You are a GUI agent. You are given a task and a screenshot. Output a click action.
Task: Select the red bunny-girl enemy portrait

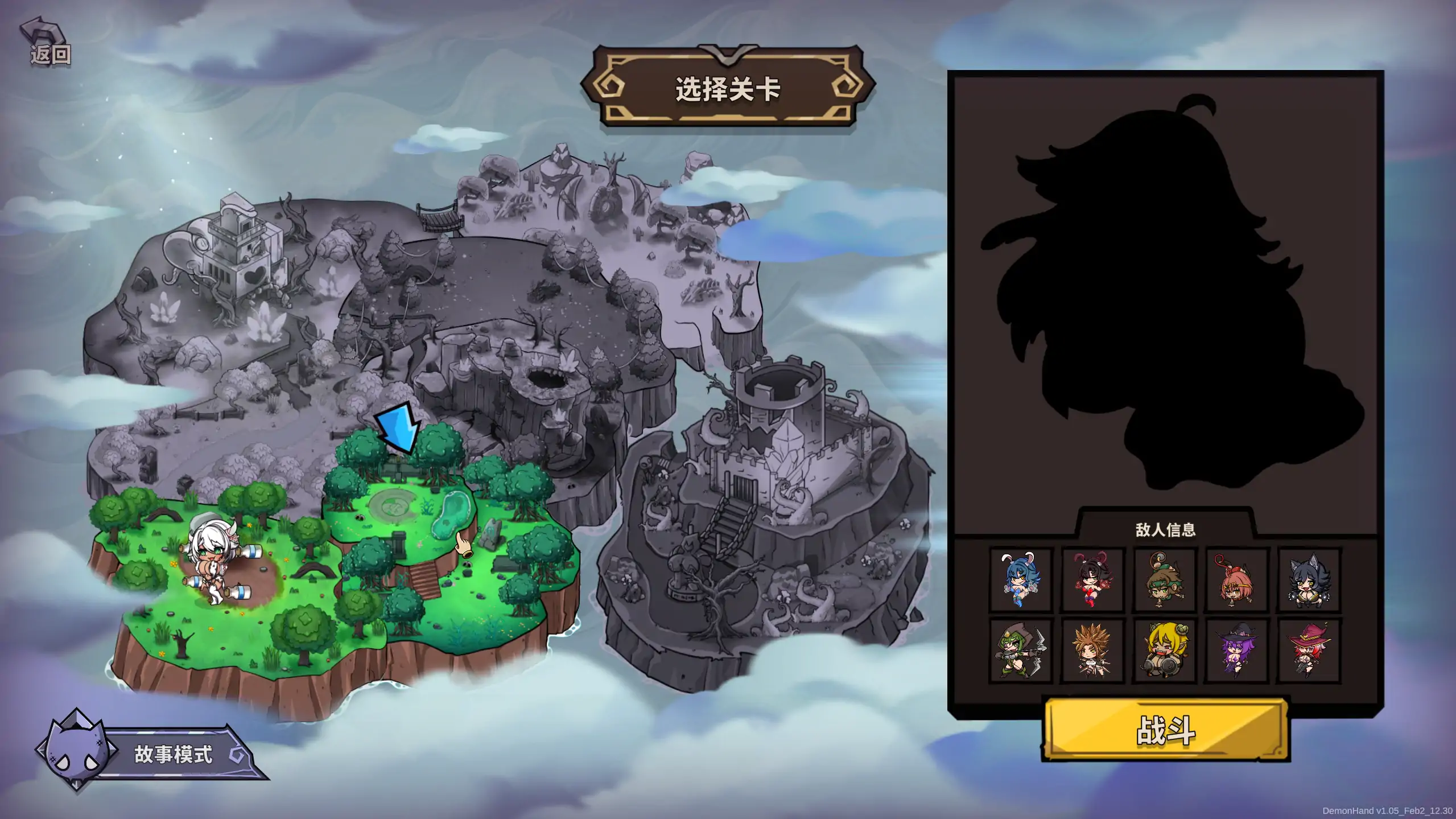pyautogui.click(x=1094, y=579)
